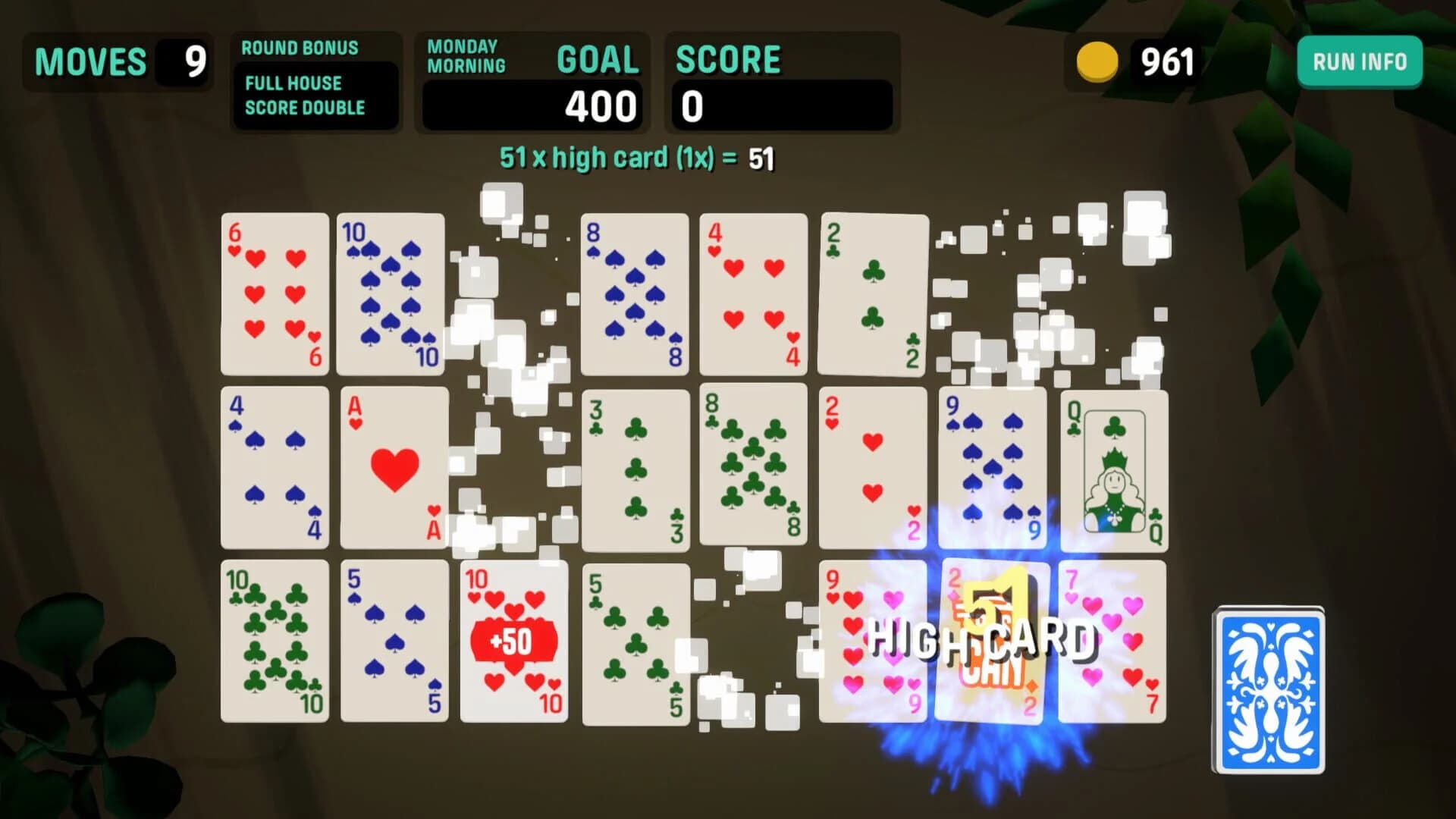Click the MOVES counter showing 9
This screenshot has height=819, width=1456.
(118, 61)
